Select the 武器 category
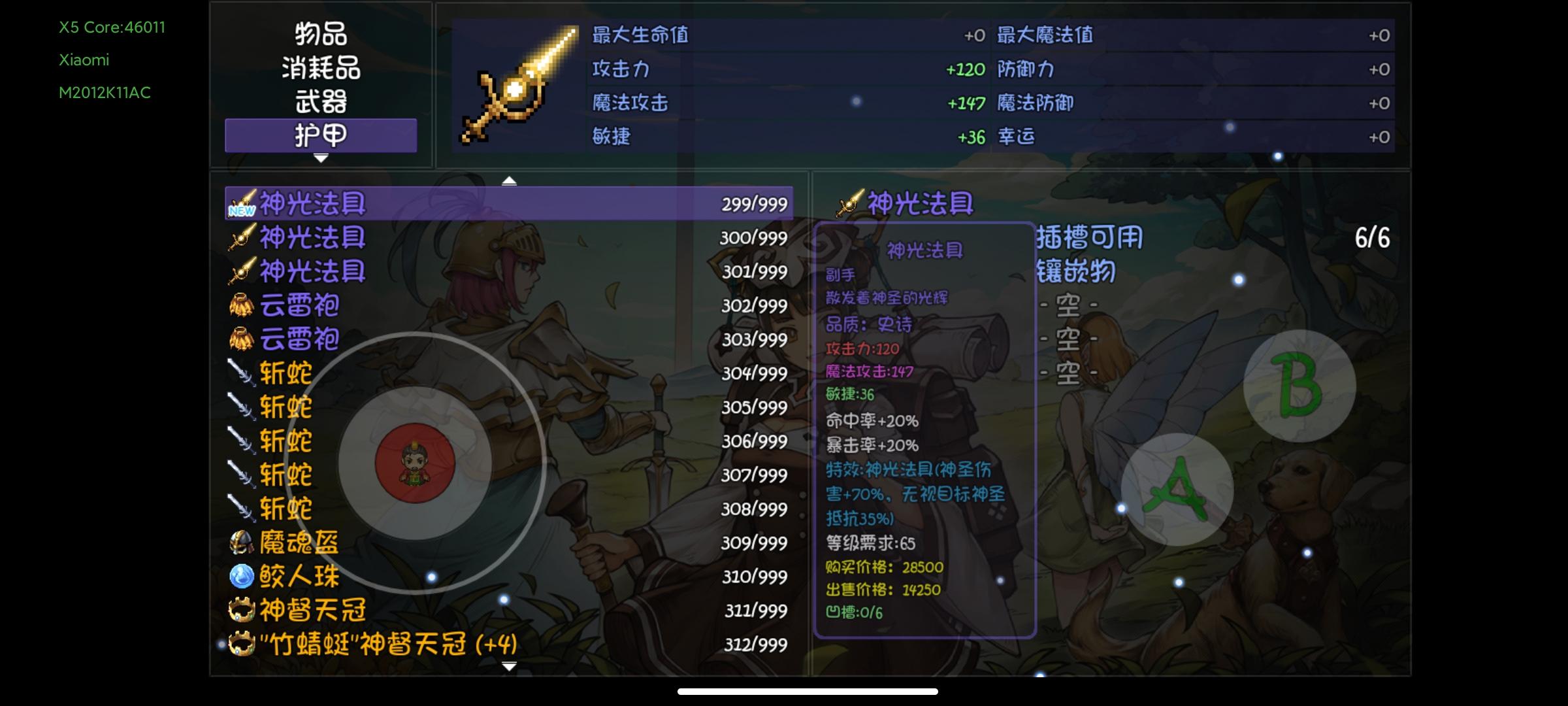Viewport: 1568px width, 706px height. pos(320,103)
